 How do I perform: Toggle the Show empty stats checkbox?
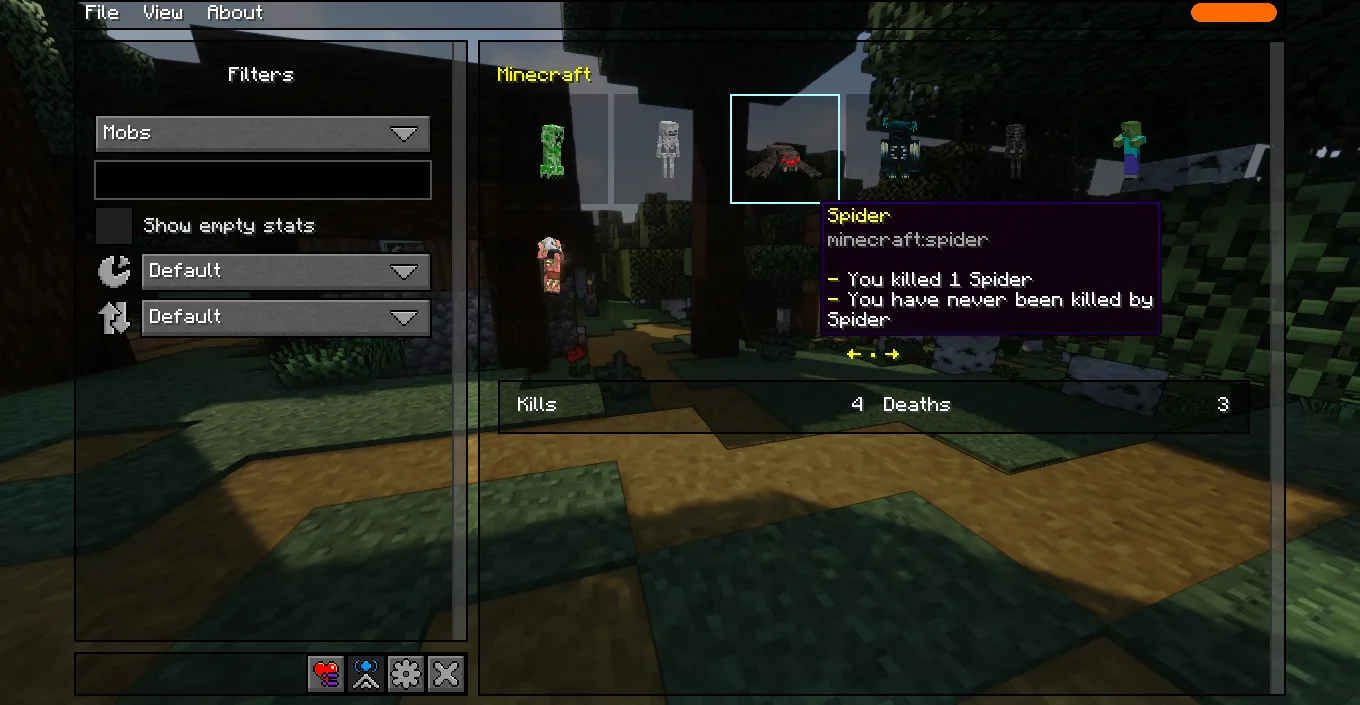pyautogui.click(x=114, y=226)
